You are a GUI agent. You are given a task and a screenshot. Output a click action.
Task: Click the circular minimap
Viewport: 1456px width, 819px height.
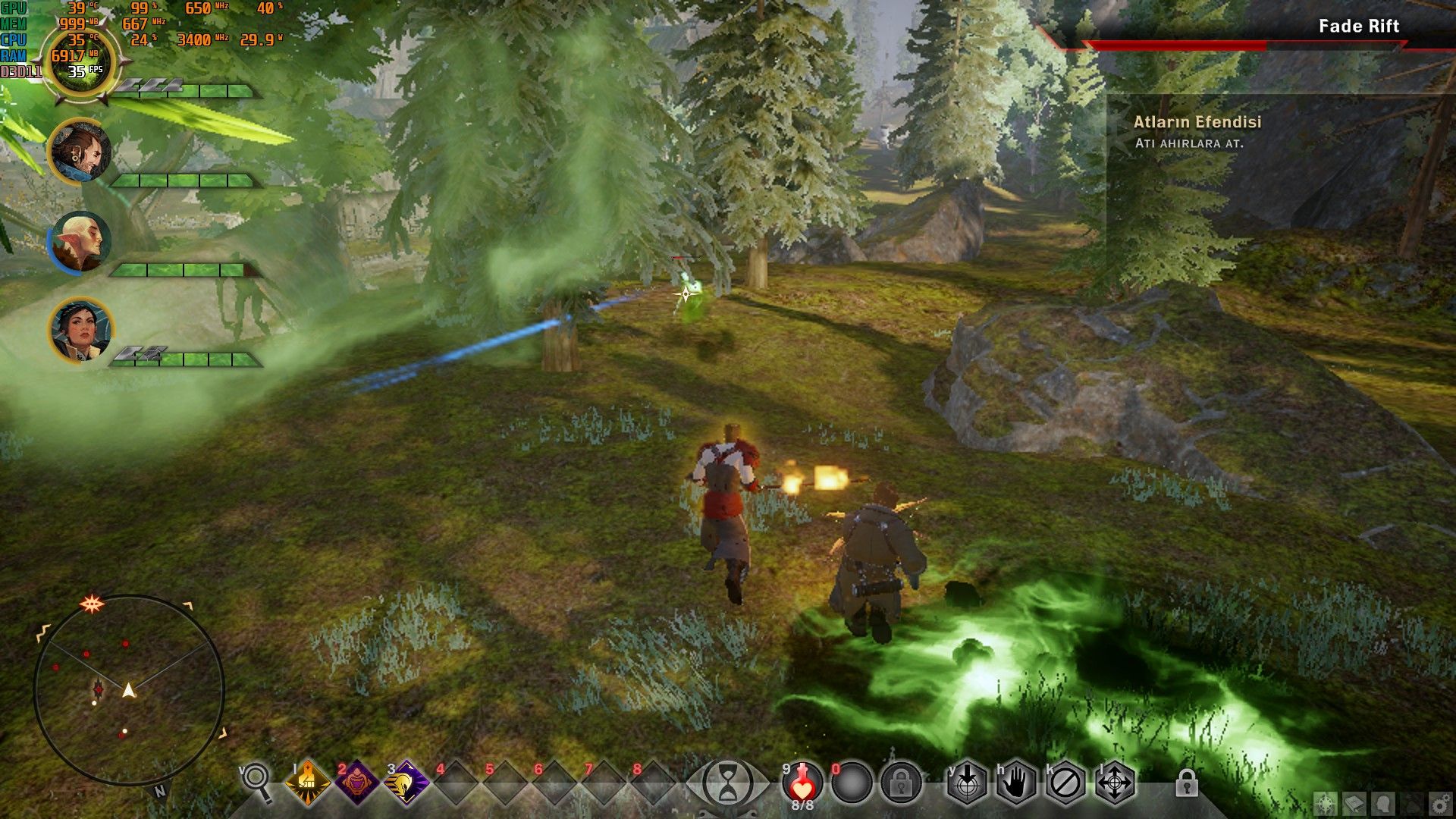pos(129,689)
